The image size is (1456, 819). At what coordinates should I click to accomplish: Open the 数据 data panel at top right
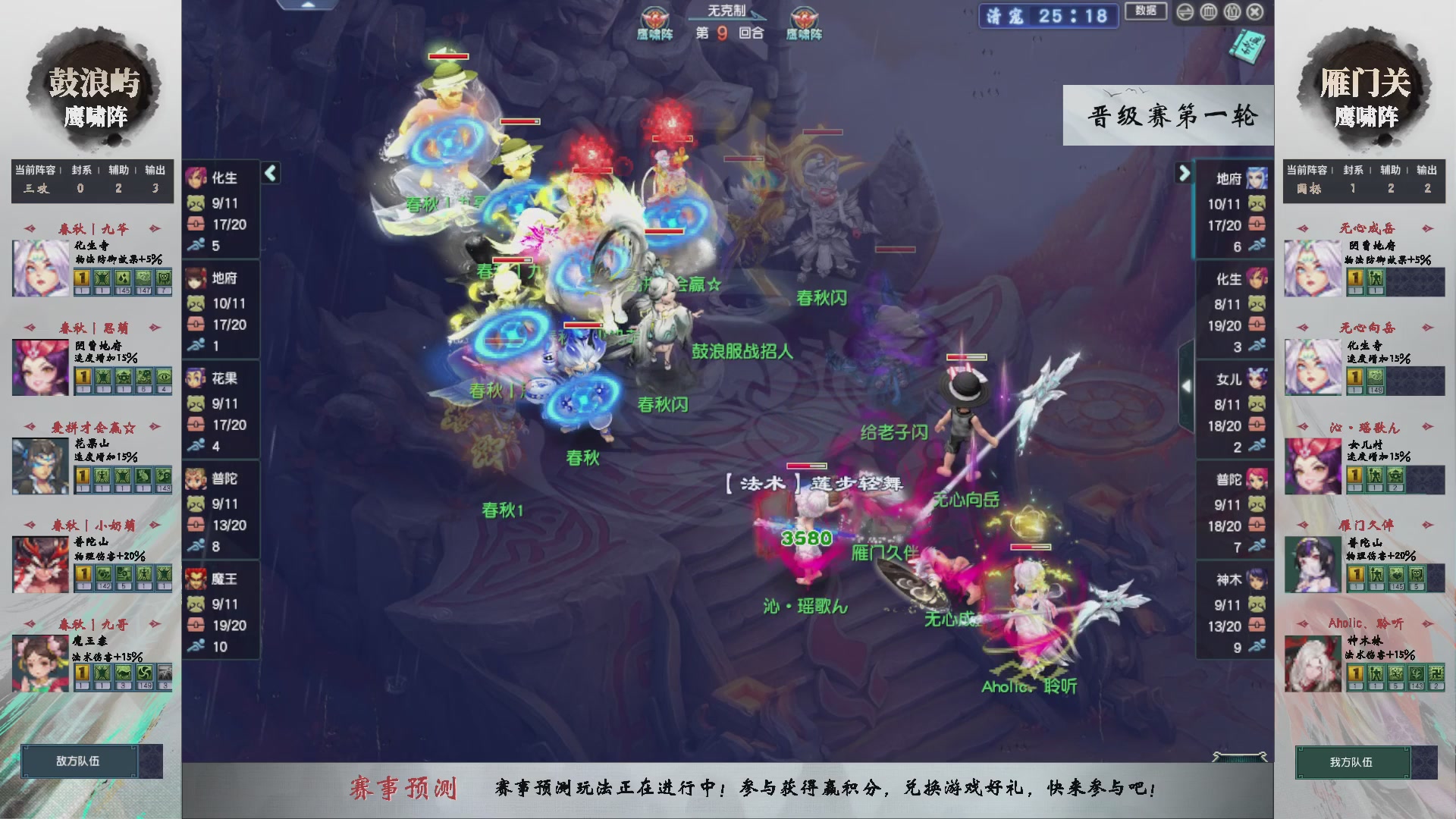point(1145,12)
